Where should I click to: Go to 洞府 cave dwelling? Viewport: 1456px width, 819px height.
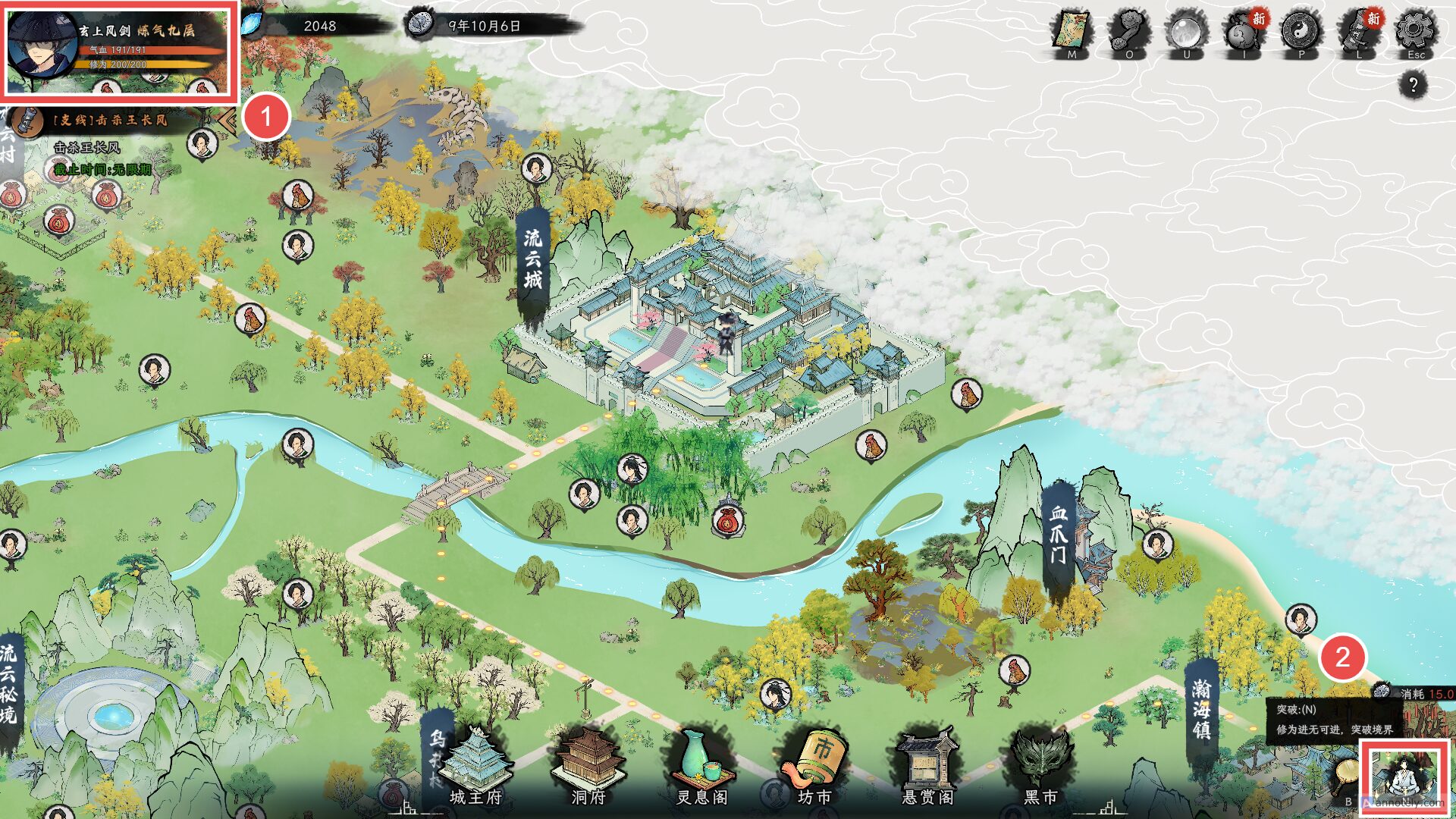click(x=588, y=766)
